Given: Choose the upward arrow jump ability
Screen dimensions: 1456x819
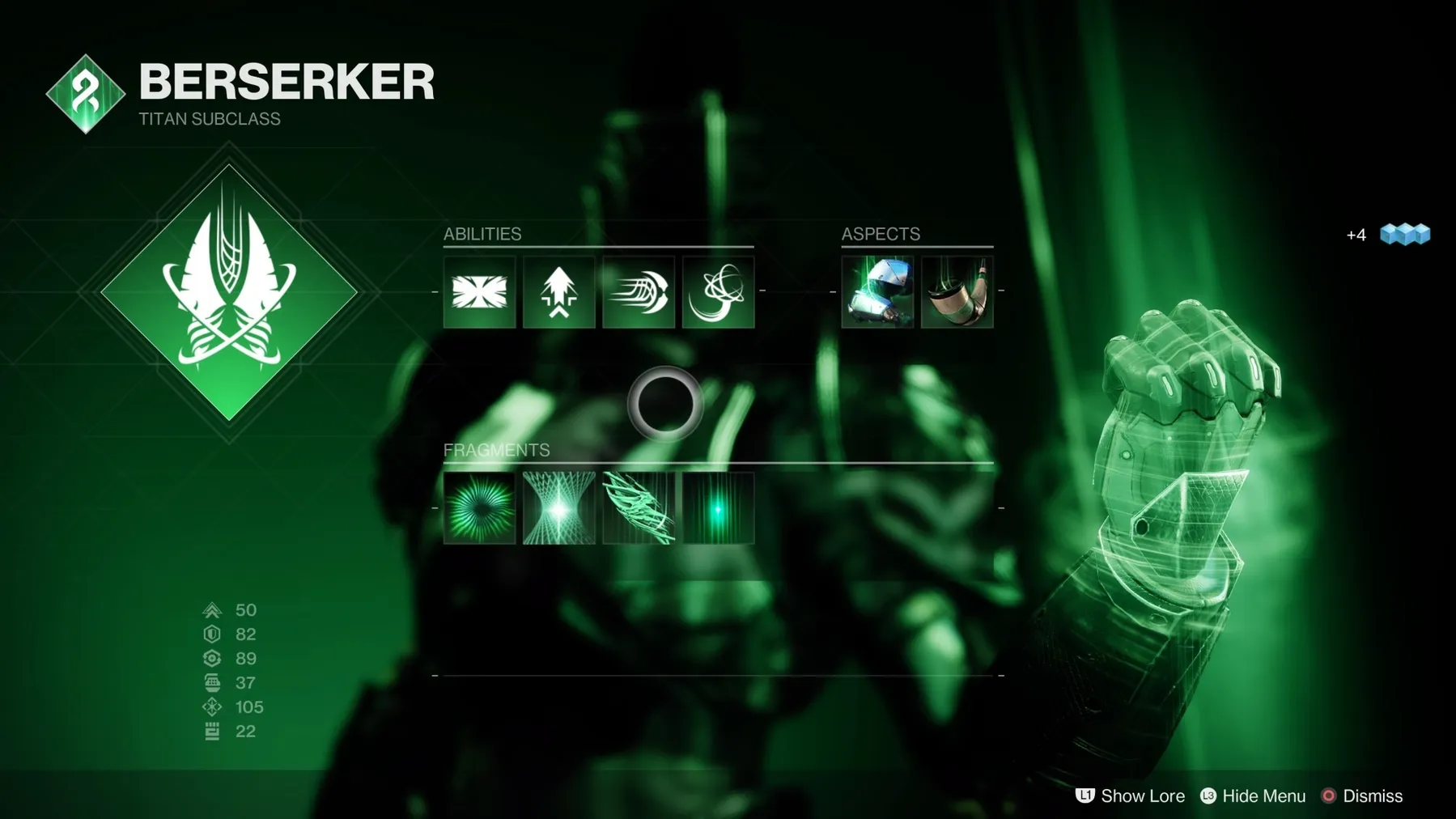Looking at the screenshot, I should 558,292.
